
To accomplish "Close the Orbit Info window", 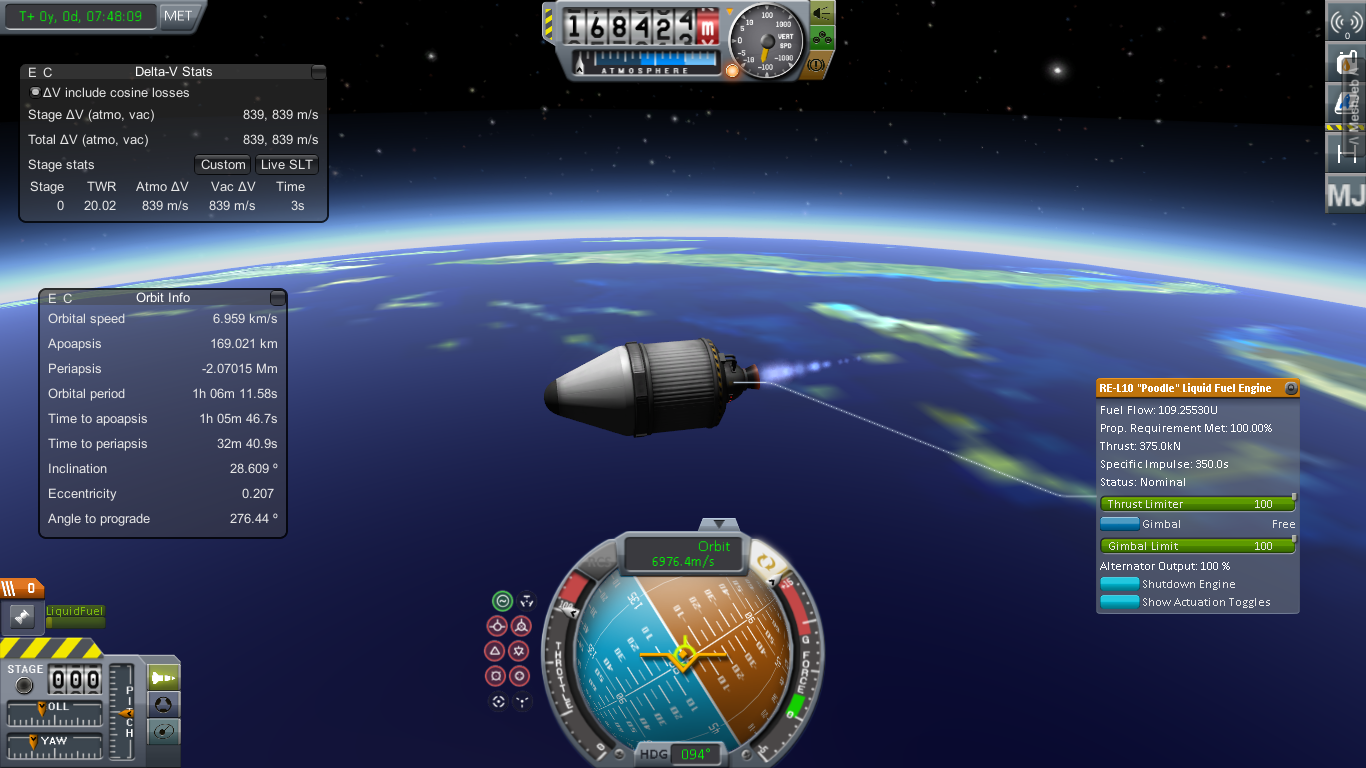I will (277, 298).
